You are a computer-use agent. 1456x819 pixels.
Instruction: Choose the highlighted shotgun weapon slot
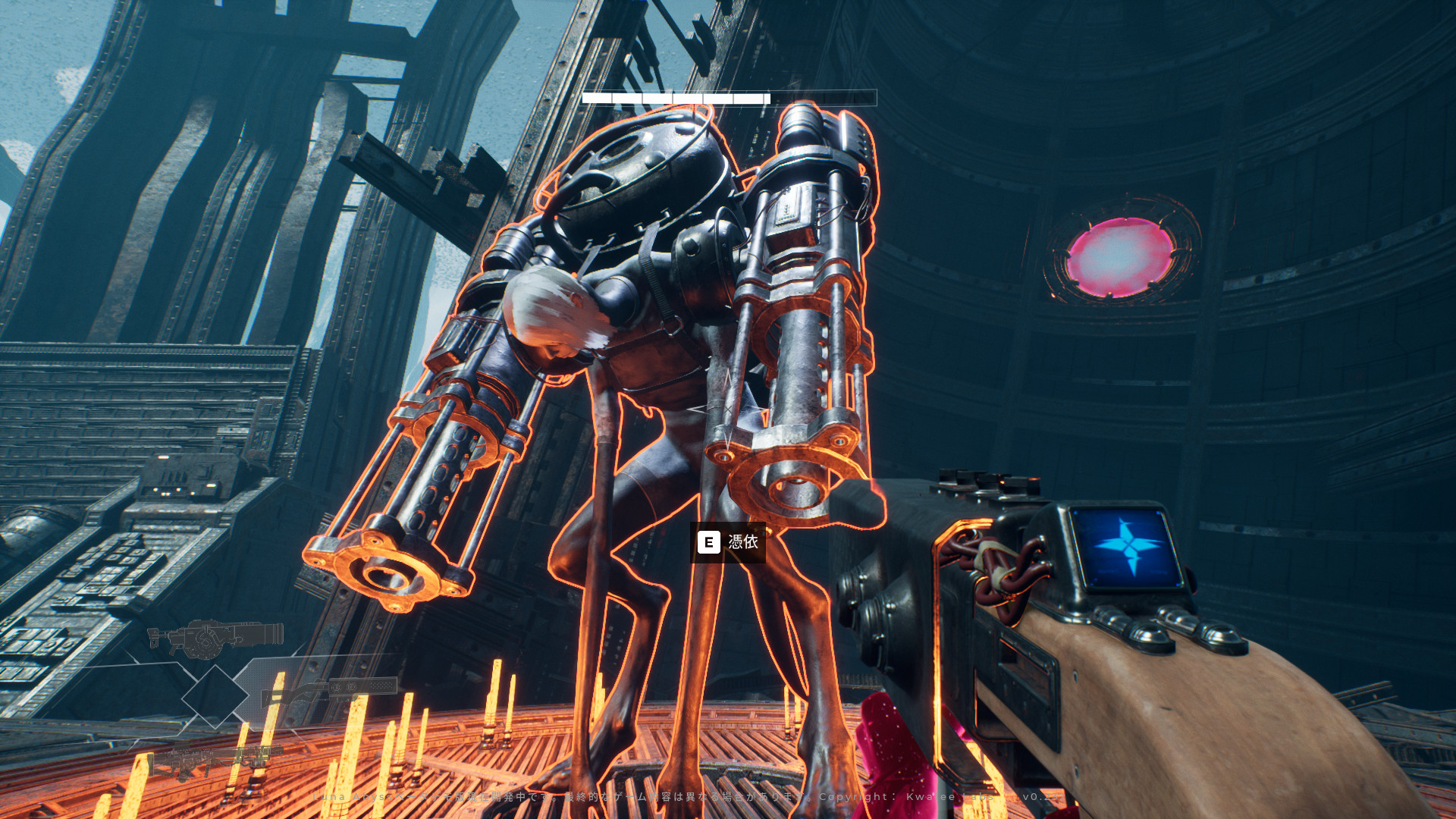328,691
